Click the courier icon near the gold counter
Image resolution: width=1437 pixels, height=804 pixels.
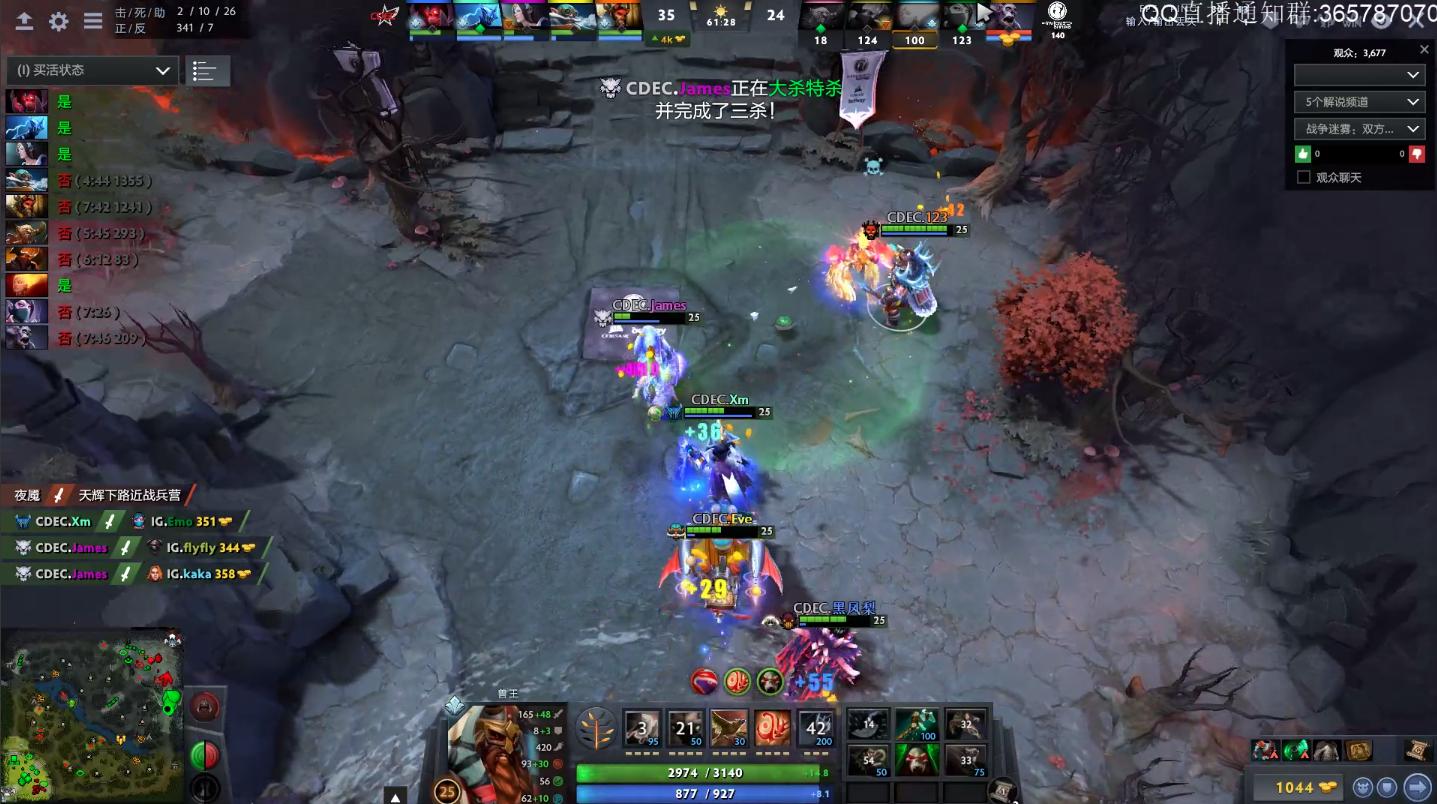click(1362, 787)
